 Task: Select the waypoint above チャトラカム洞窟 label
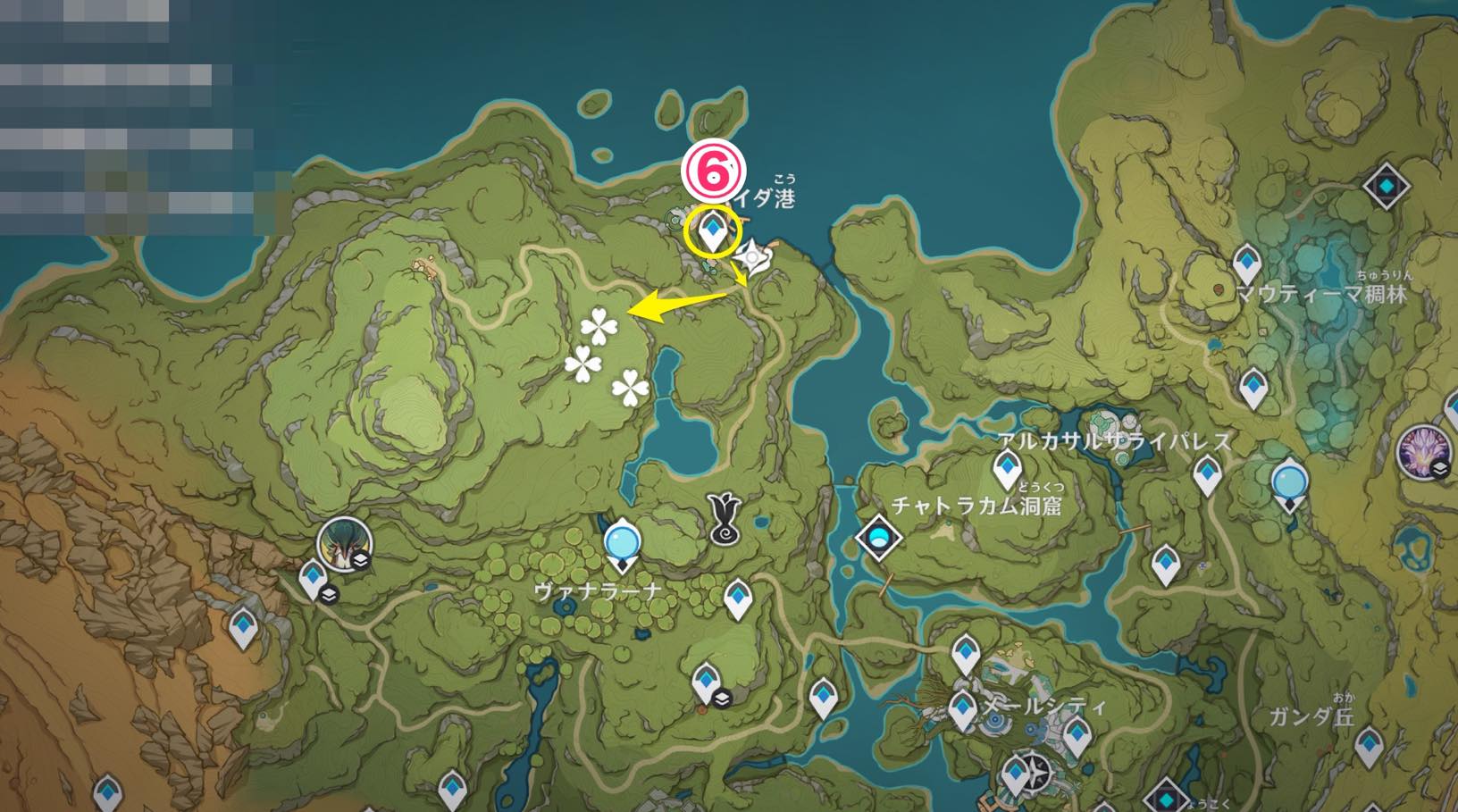click(1008, 470)
